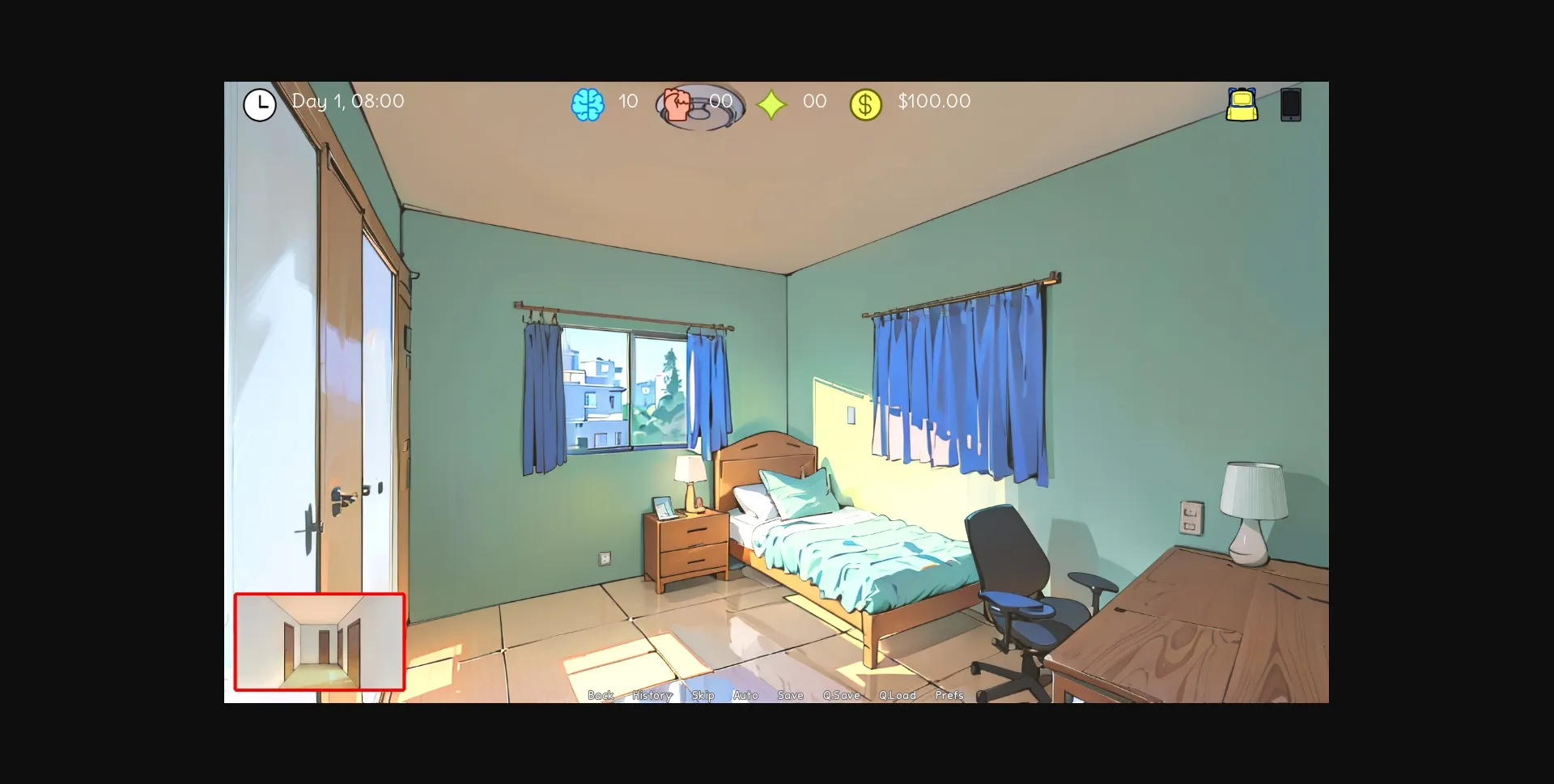View the History dialogue log
The width and height of the screenshot is (1554, 784).
(652, 694)
